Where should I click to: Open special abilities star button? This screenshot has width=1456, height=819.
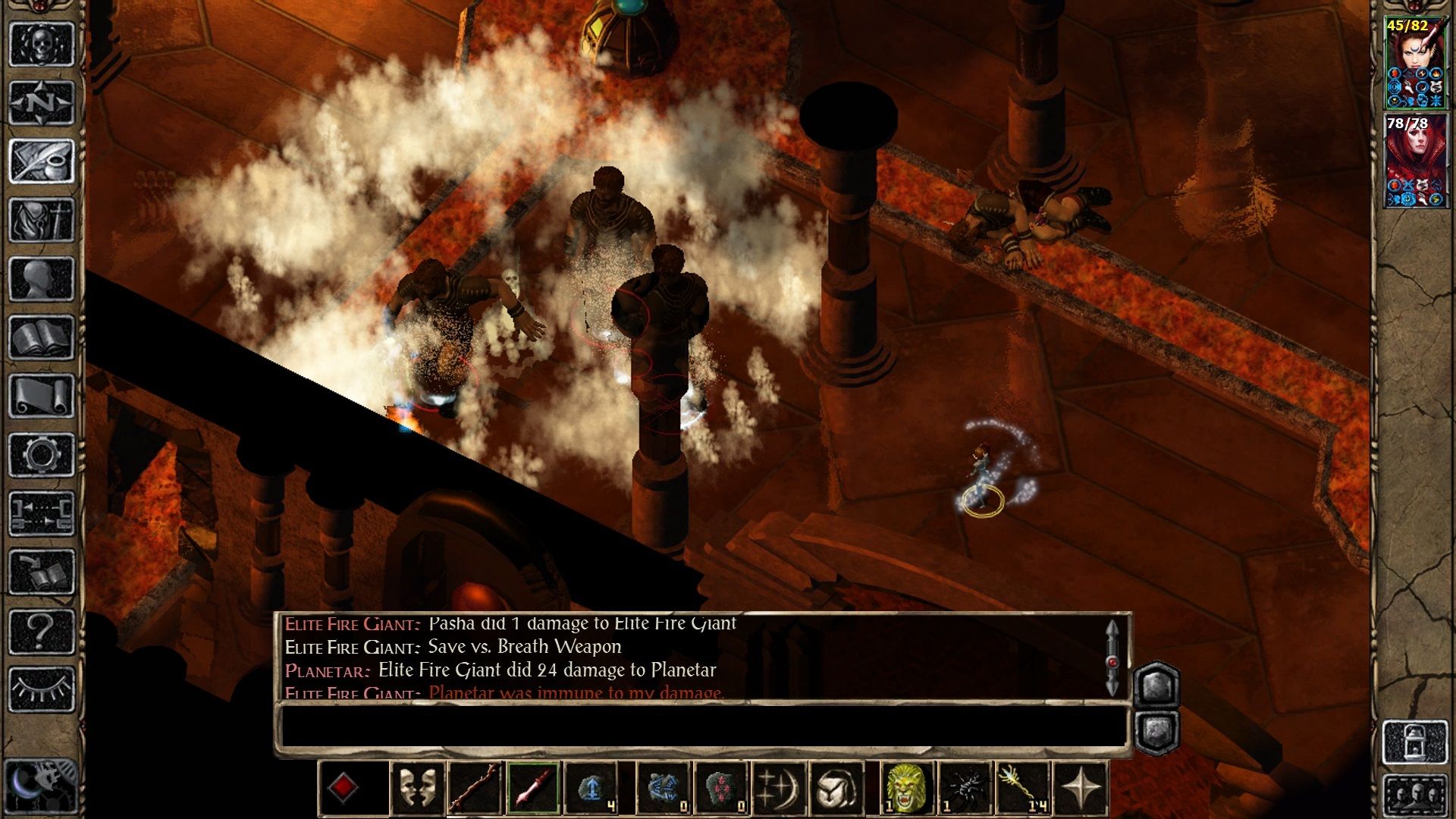(1081, 789)
